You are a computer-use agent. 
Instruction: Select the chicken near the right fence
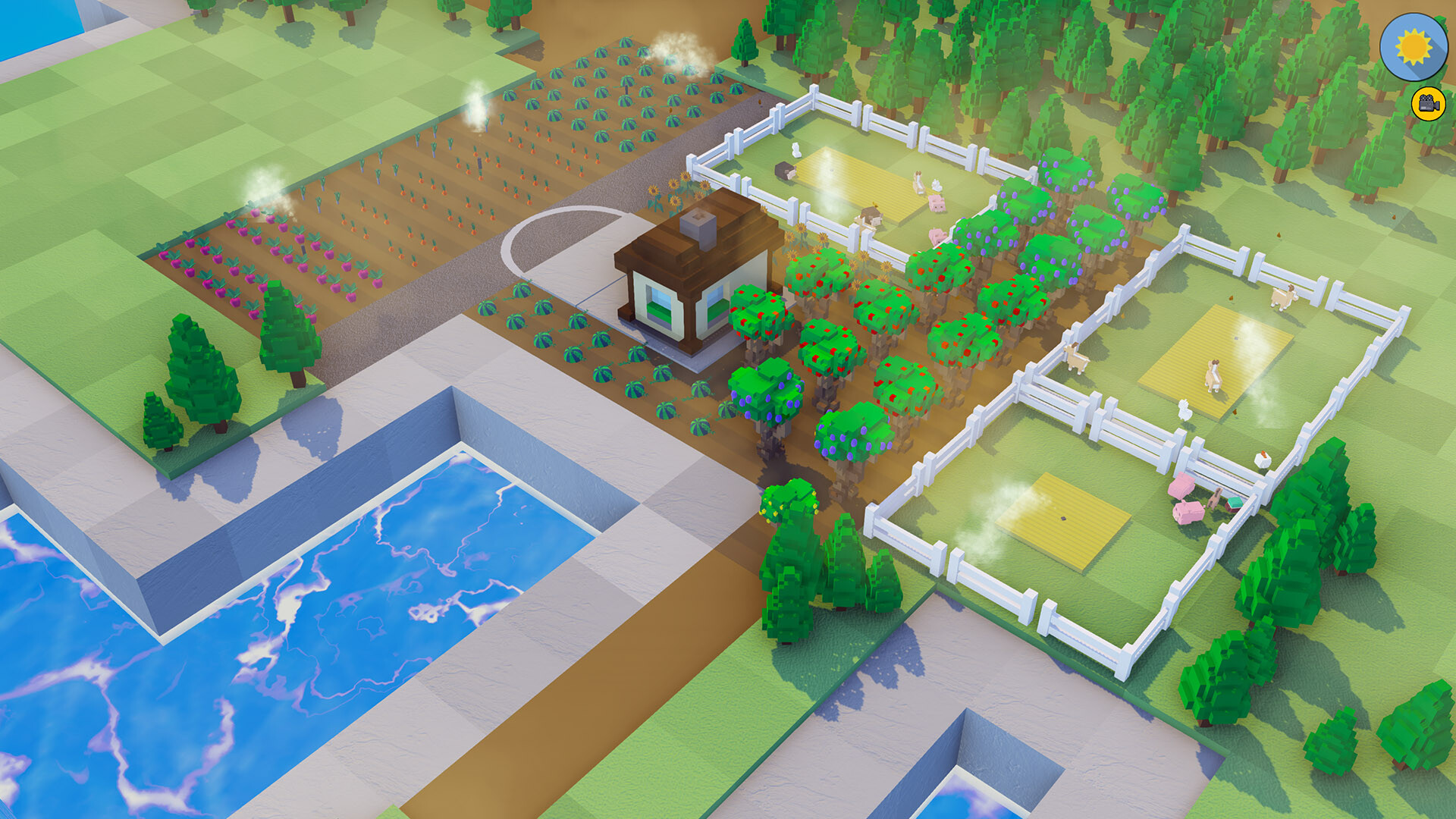click(x=1262, y=458)
